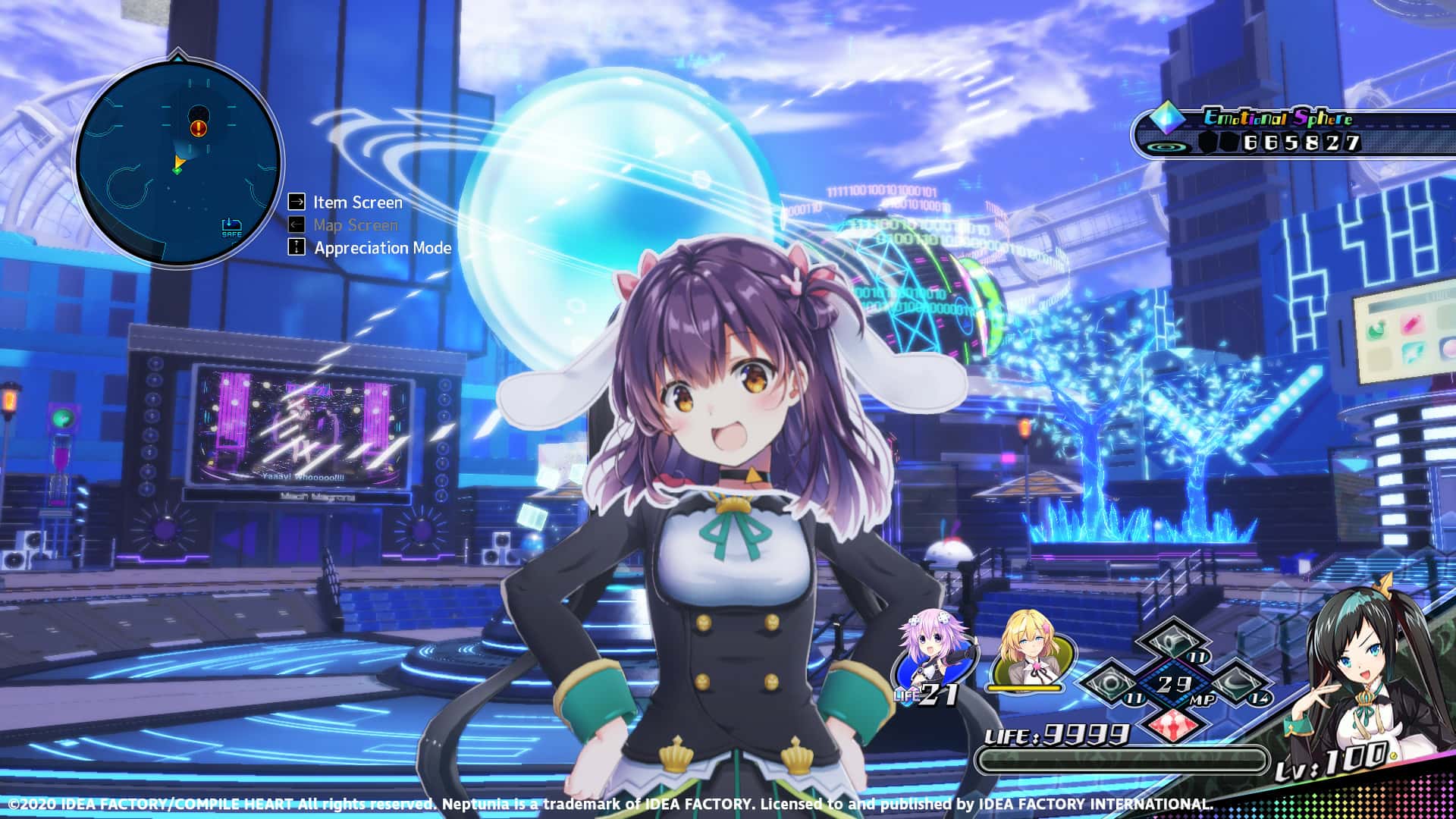Open the Item Screen menu entry
The image size is (1456, 819).
[x=356, y=202]
